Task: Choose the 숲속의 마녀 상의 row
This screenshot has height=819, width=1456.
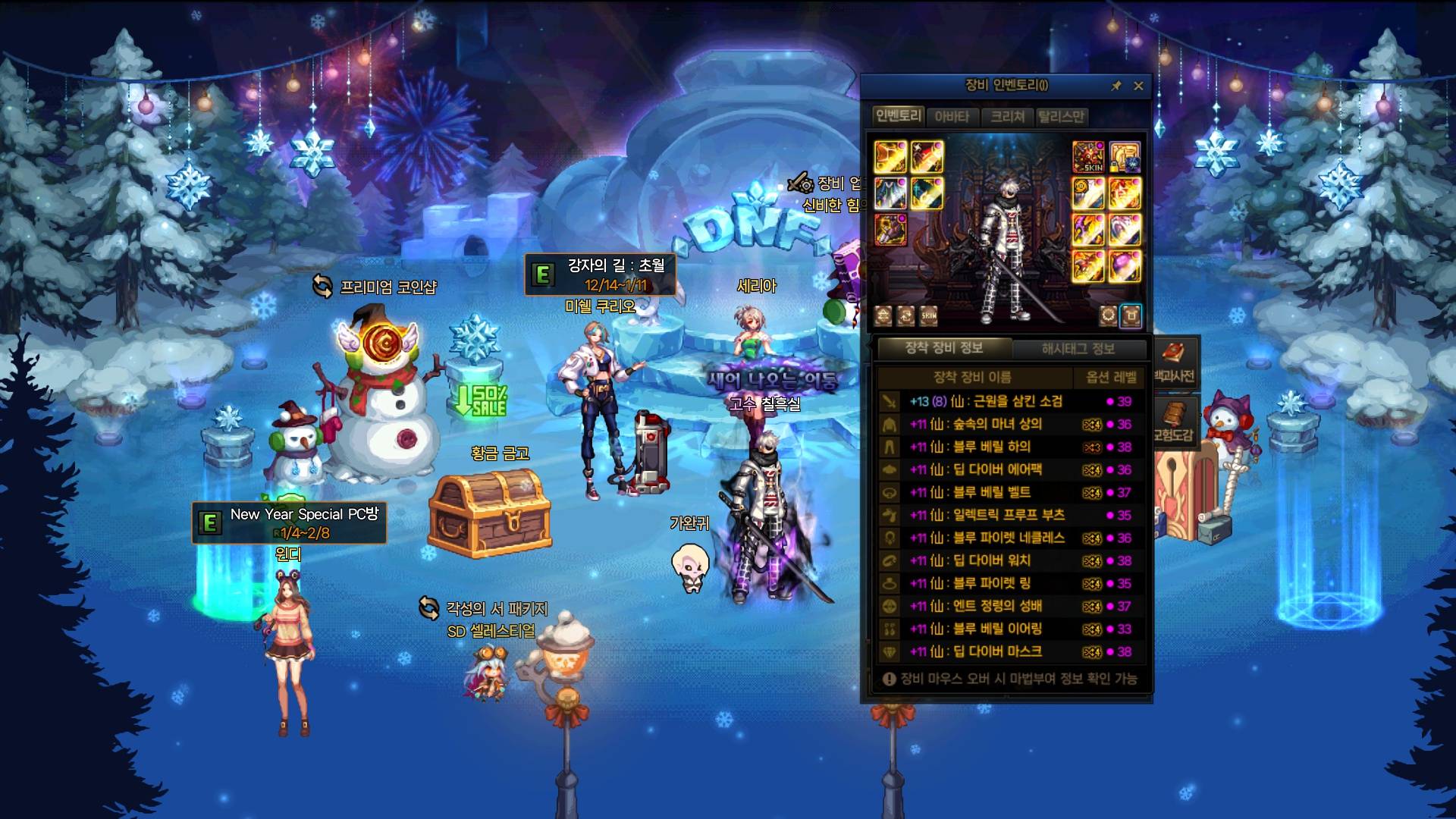Action: [x=1009, y=425]
